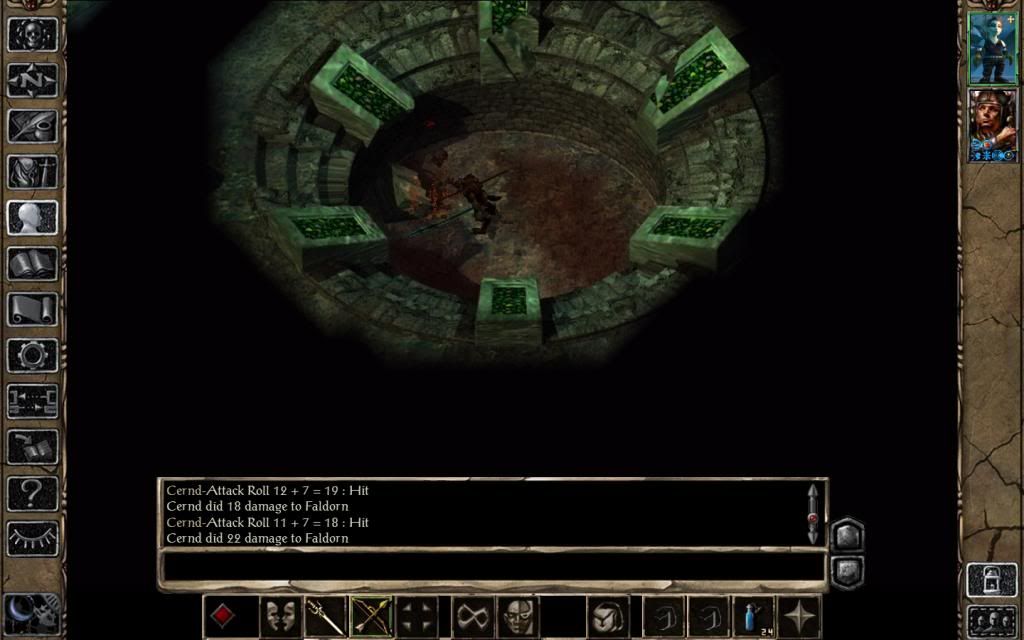Select the second party member portrait
1024x640 pixels.
click(992, 125)
